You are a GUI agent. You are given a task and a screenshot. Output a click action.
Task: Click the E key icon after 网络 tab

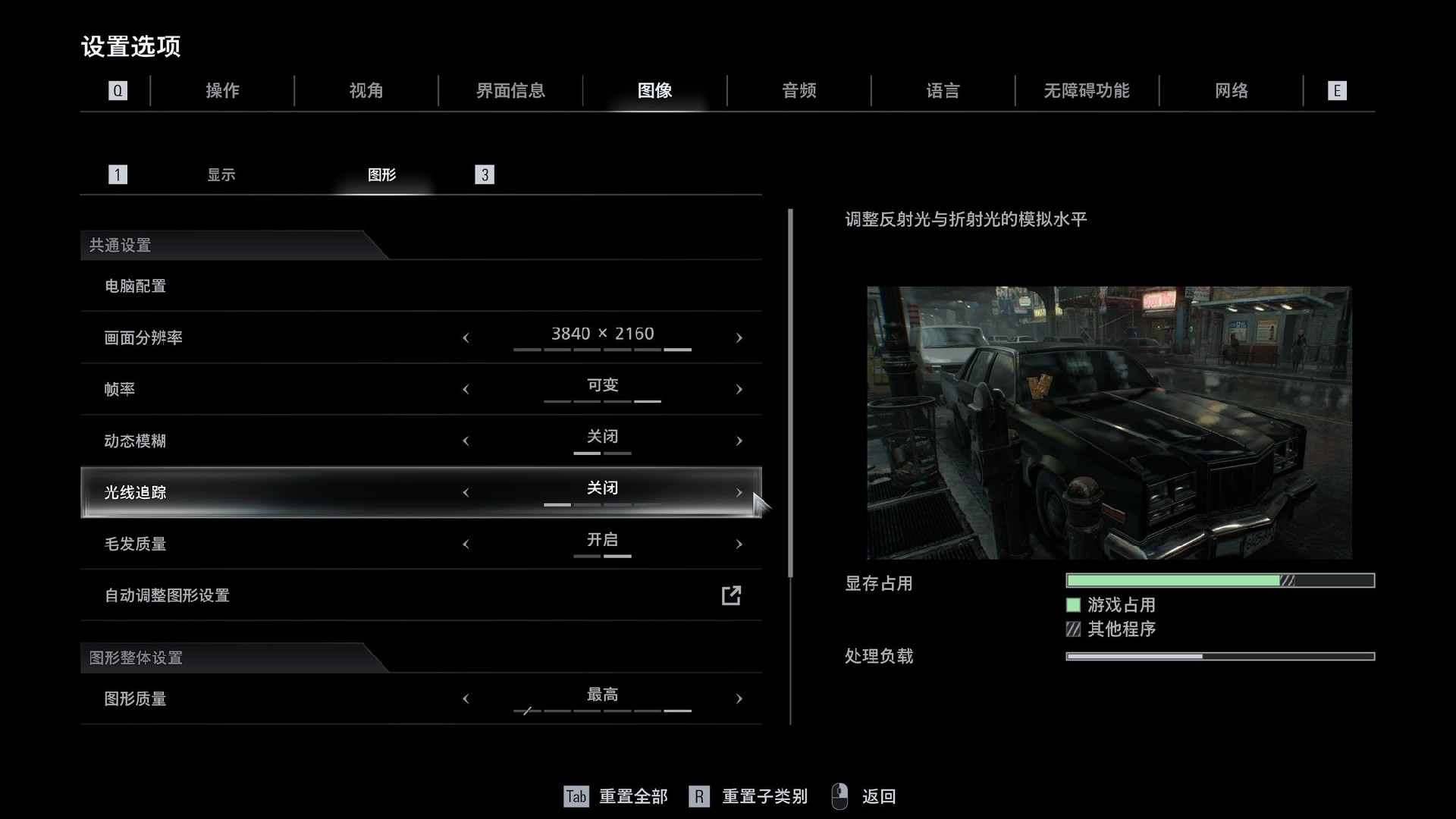[x=1337, y=90]
